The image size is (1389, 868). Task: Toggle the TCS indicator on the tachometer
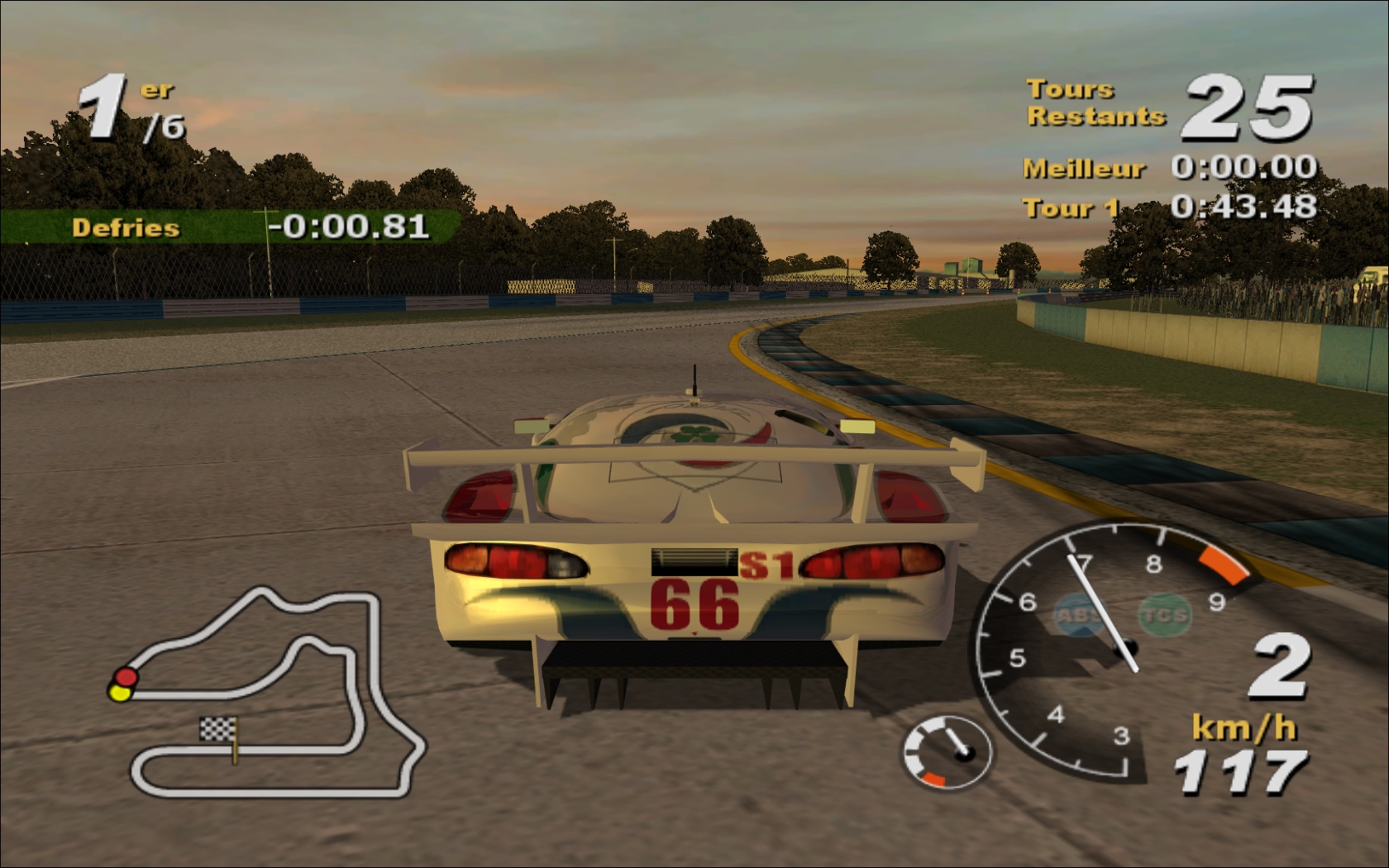point(1164,615)
